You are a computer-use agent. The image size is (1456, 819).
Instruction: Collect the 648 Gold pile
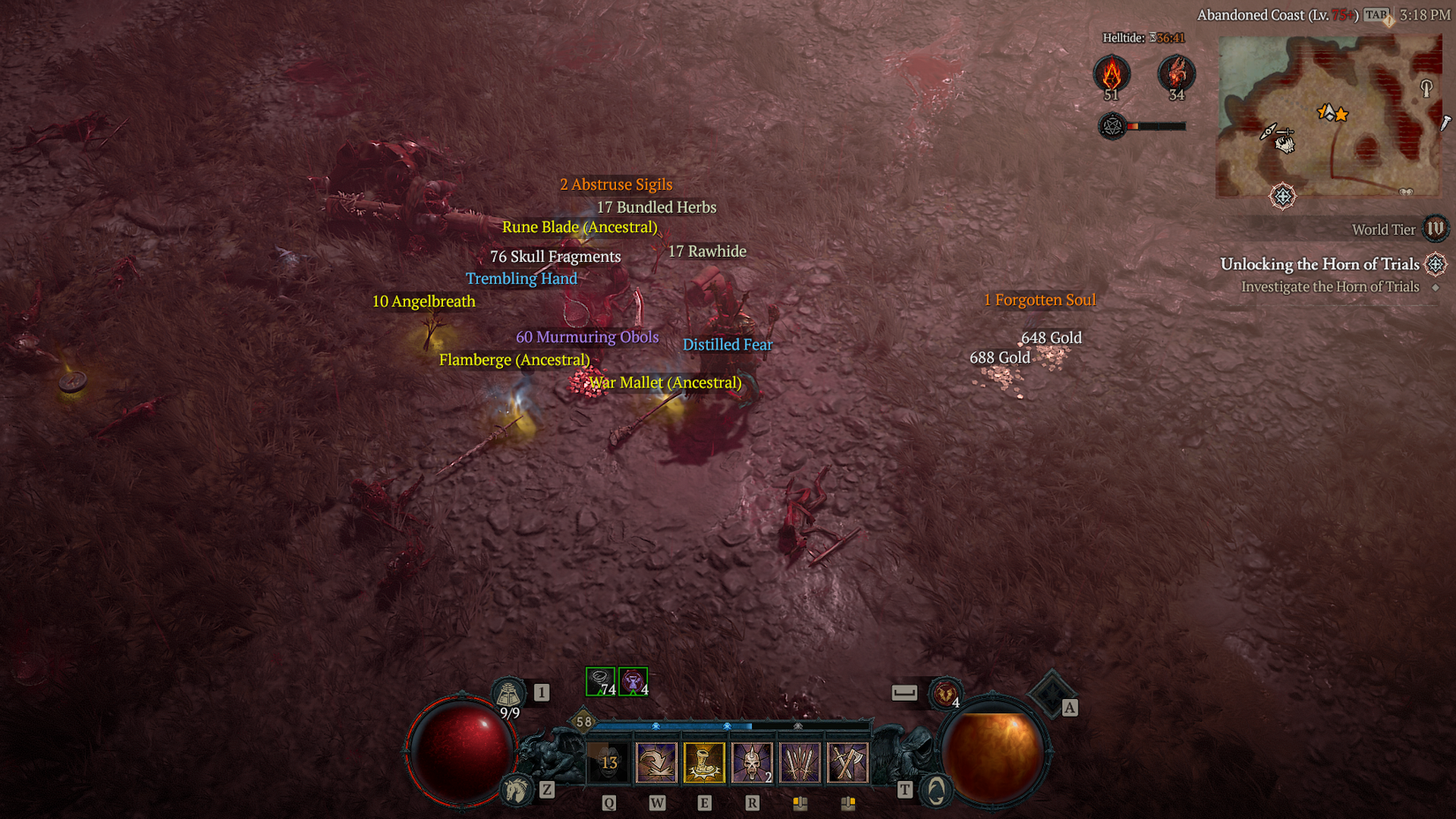1049,337
